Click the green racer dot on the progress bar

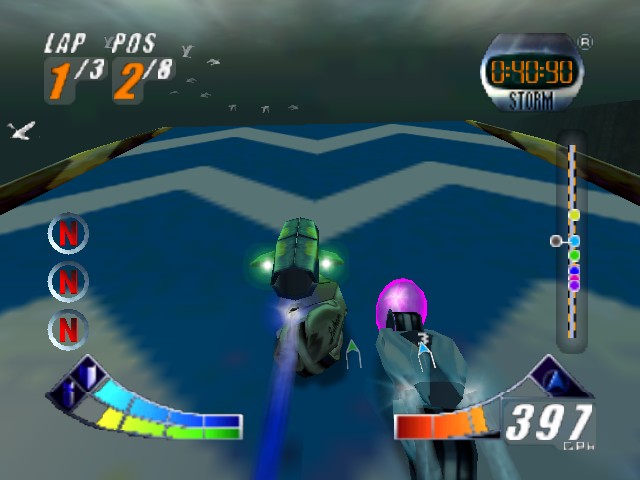[574, 256]
